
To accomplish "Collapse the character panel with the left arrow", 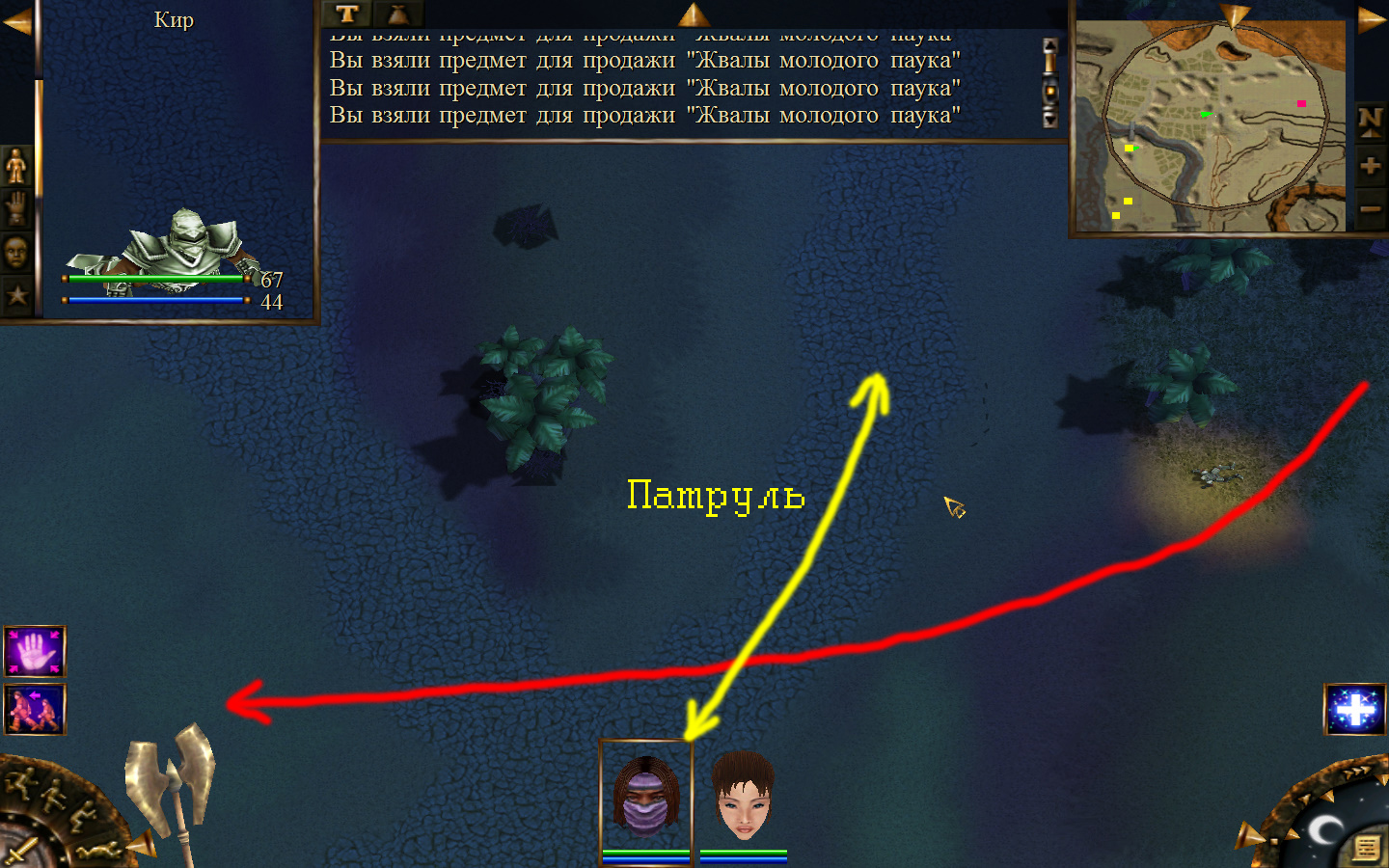I will [x=16, y=21].
